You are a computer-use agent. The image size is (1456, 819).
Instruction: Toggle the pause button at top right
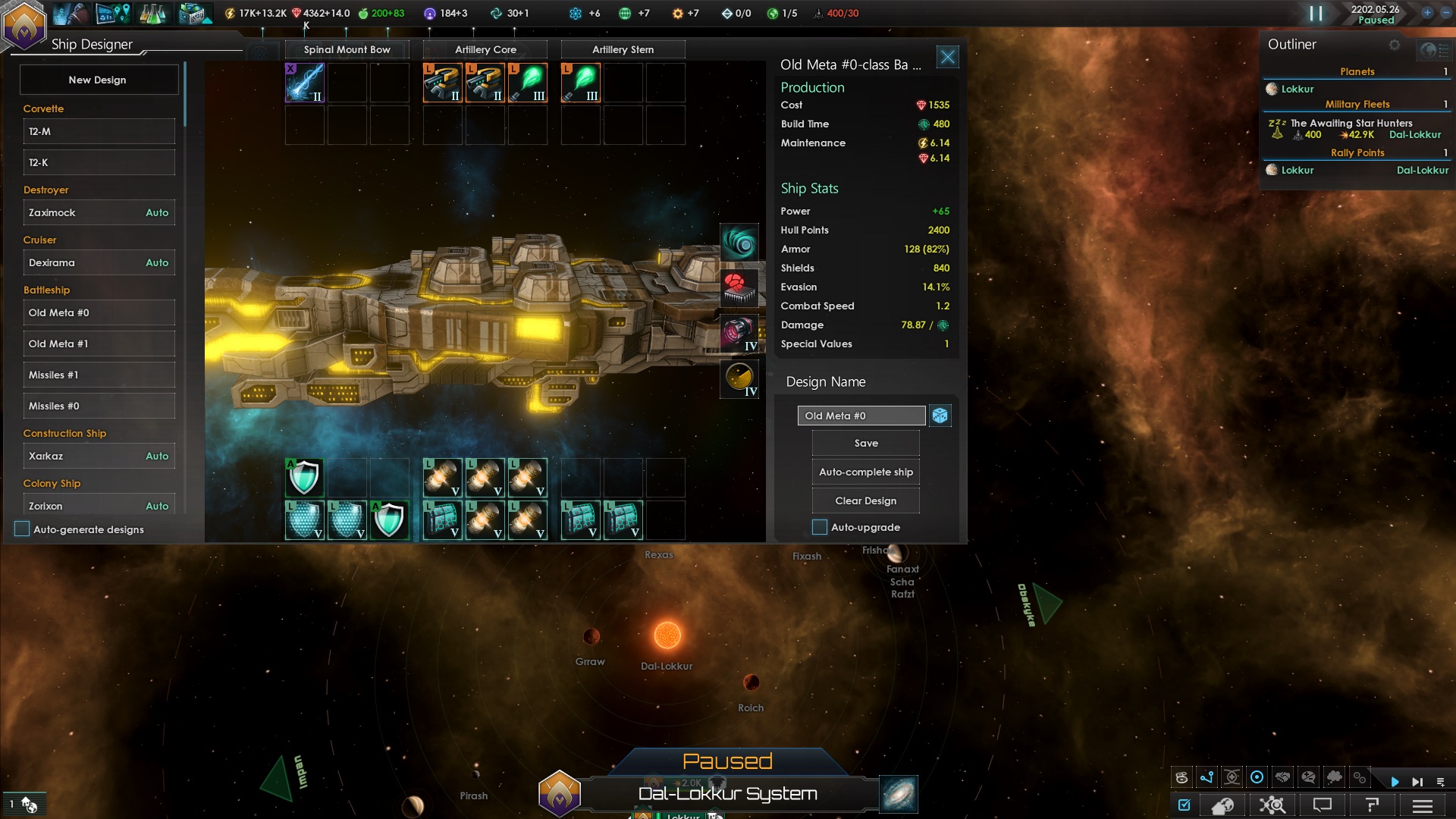[x=1316, y=14]
